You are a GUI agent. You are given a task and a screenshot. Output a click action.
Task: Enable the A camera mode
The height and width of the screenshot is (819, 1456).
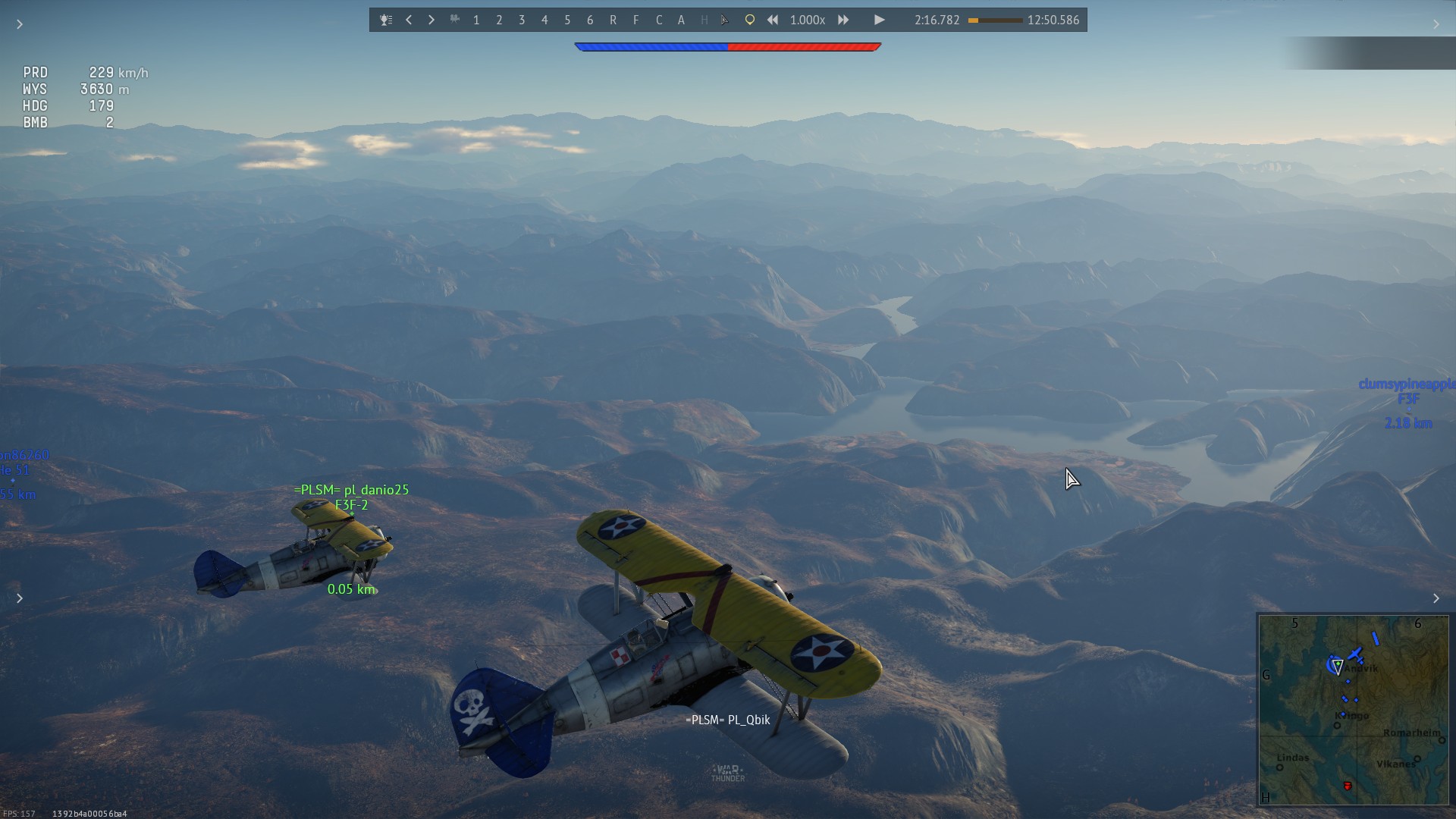click(681, 20)
